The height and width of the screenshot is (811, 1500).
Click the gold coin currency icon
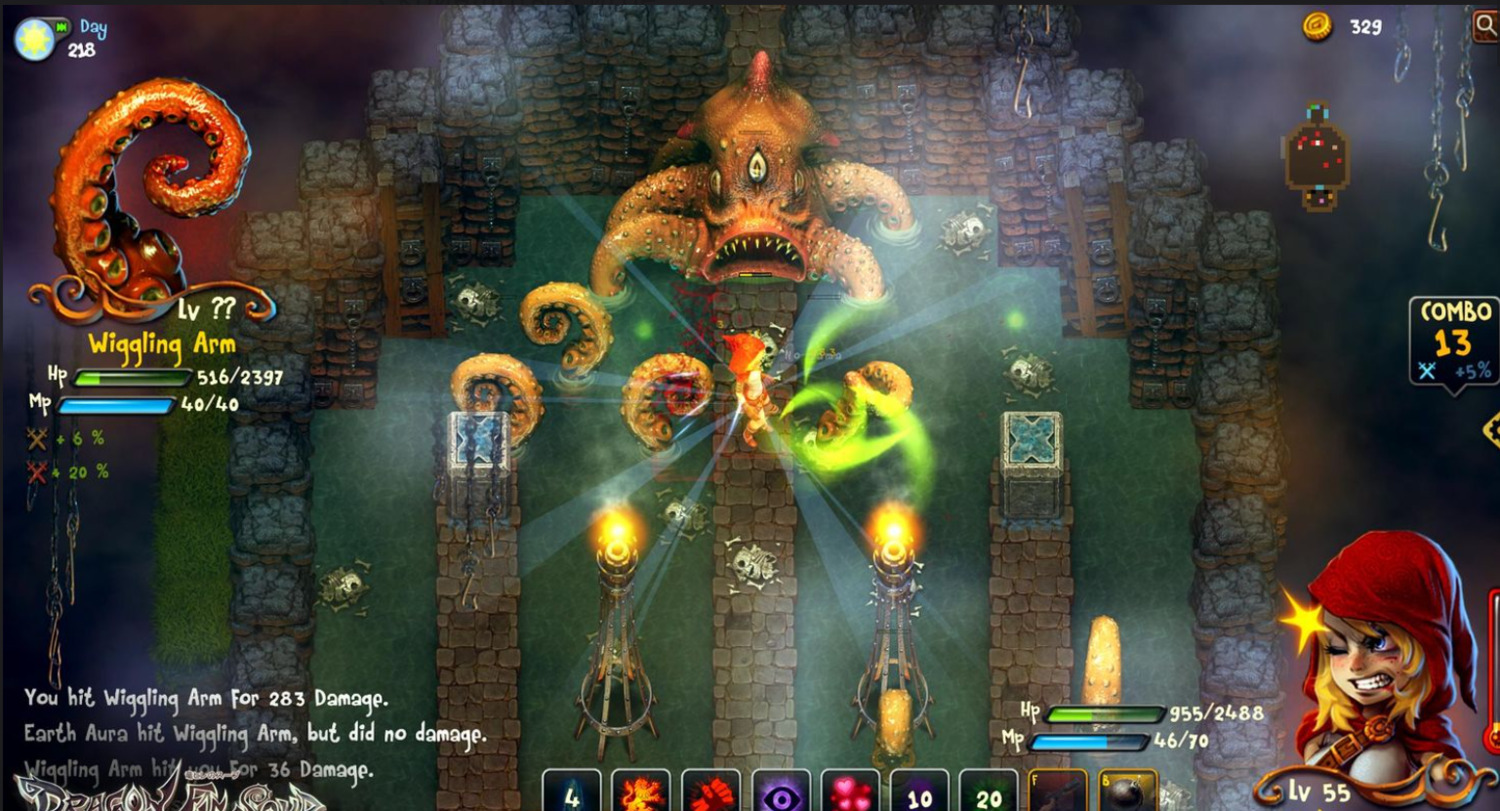[x=1317, y=27]
